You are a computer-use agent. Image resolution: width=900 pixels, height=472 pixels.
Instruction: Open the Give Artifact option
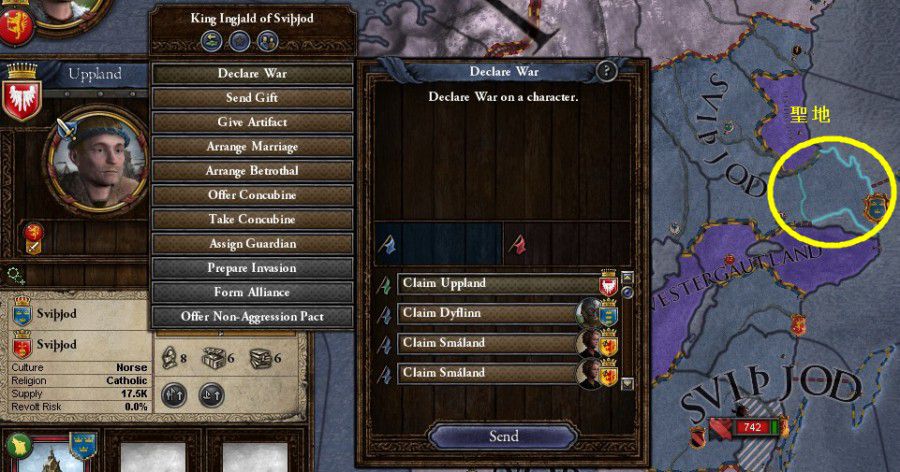252,122
